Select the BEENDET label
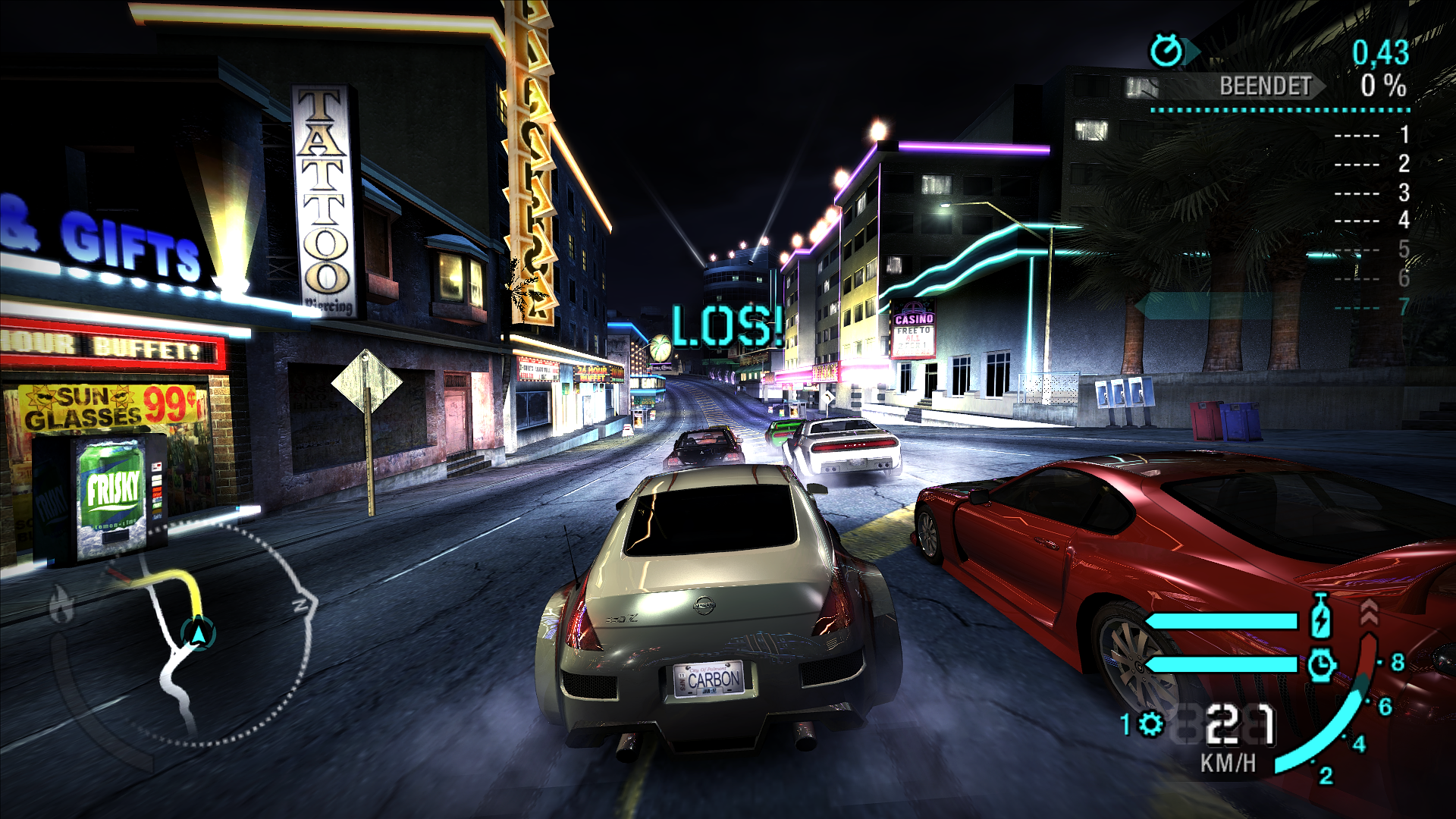 coord(1265,87)
